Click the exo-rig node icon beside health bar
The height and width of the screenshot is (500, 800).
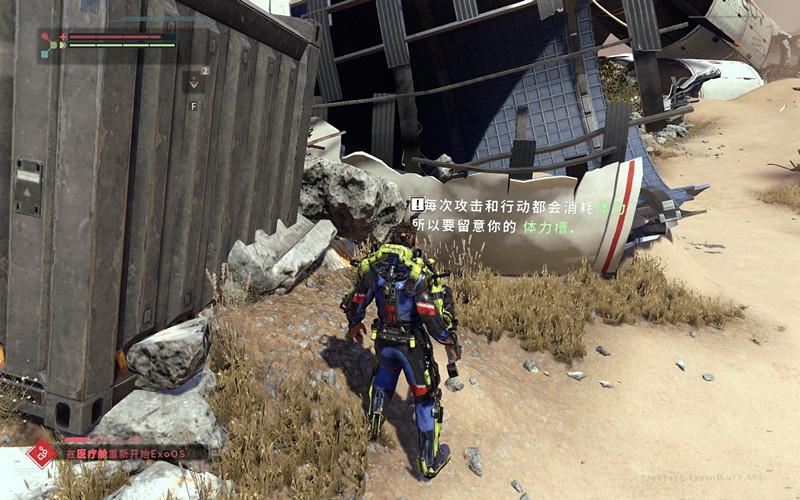tap(50, 42)
